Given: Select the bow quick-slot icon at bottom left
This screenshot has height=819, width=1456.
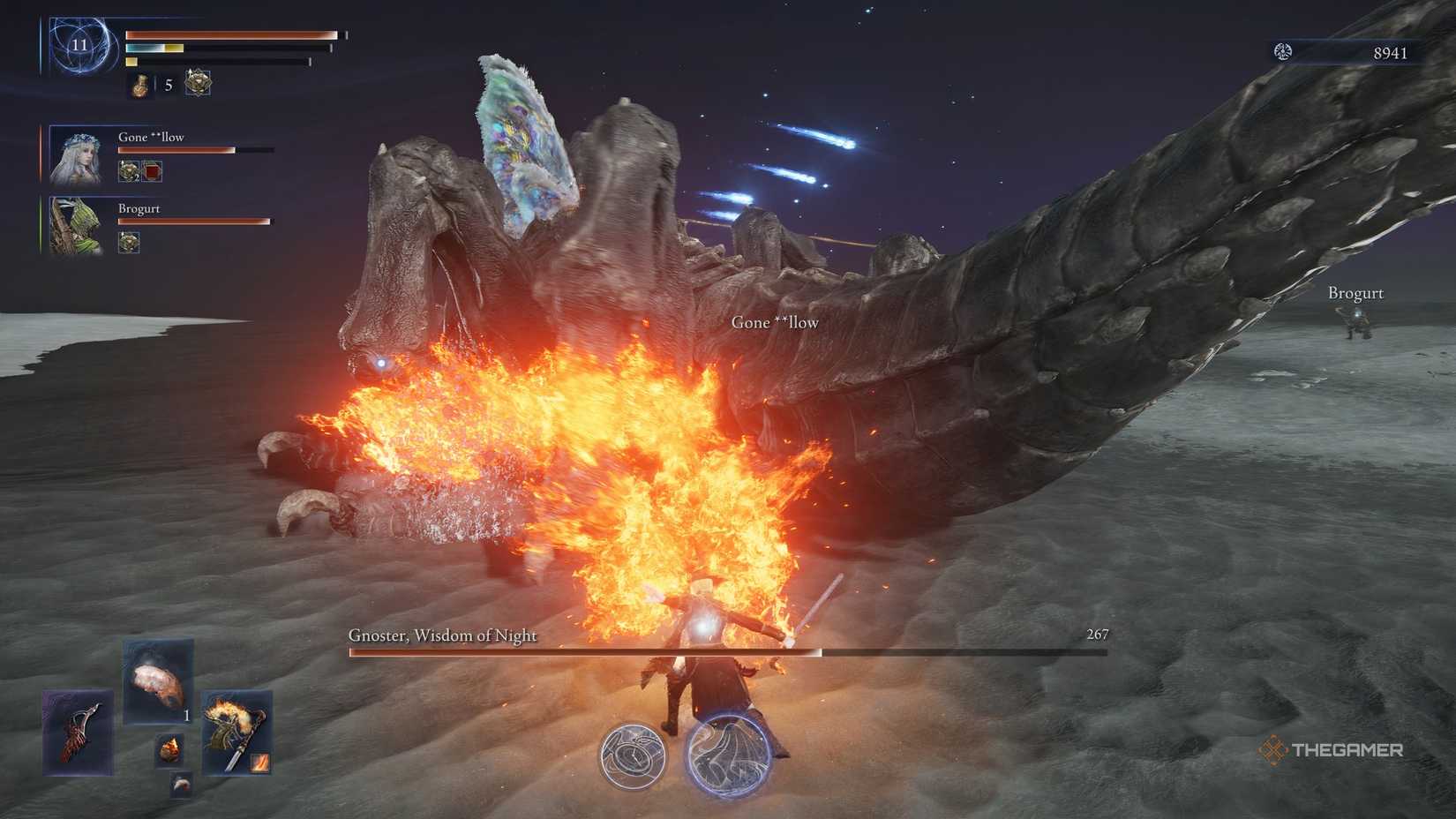Looking at the screenshot, I should pos(77,733).
